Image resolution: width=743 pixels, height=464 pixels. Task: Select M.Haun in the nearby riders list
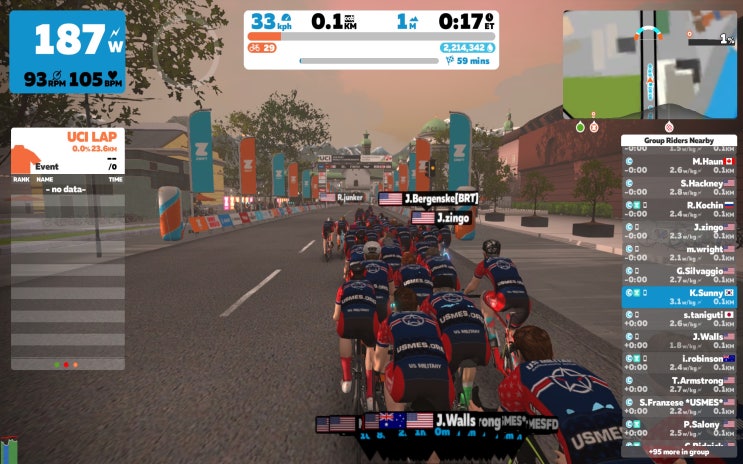(x=679, y=165)
